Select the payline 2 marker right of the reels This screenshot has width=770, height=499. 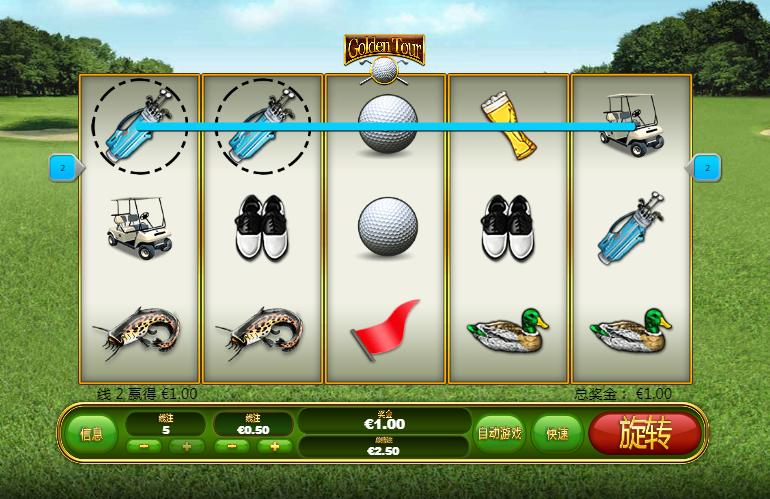[706, 169]
